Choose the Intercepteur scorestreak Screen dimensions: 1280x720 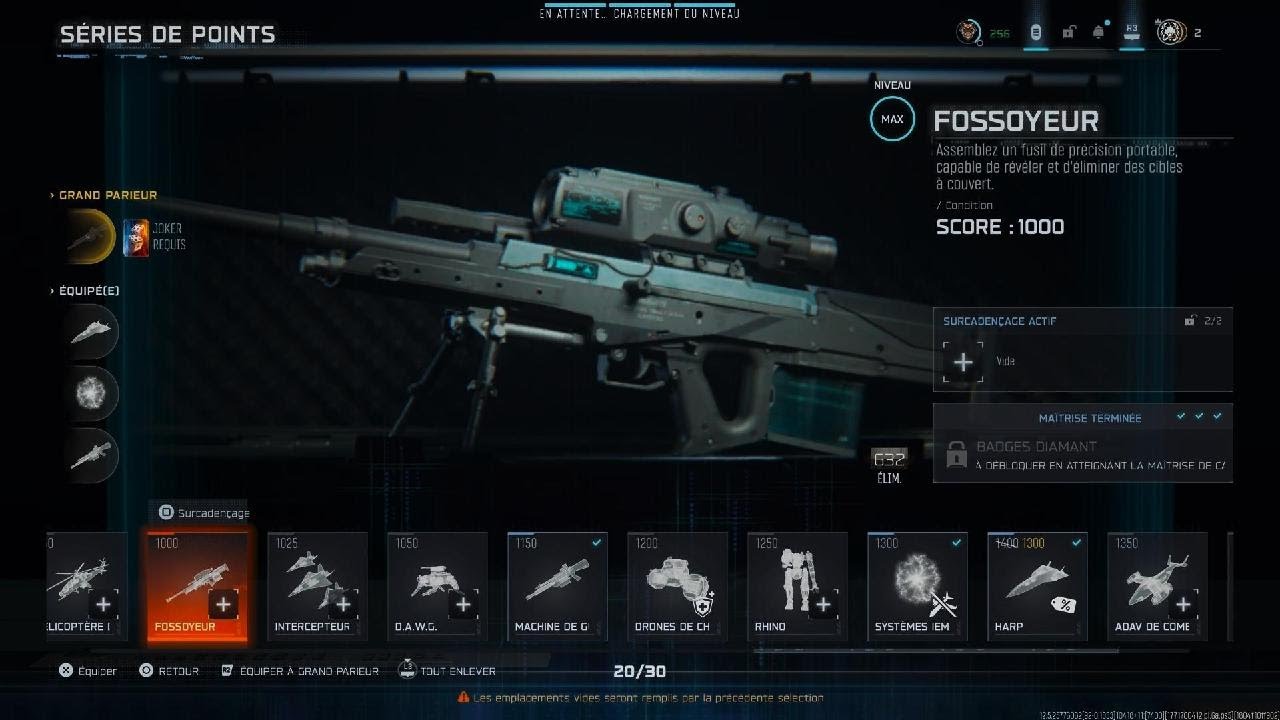[x=317, y=586]
